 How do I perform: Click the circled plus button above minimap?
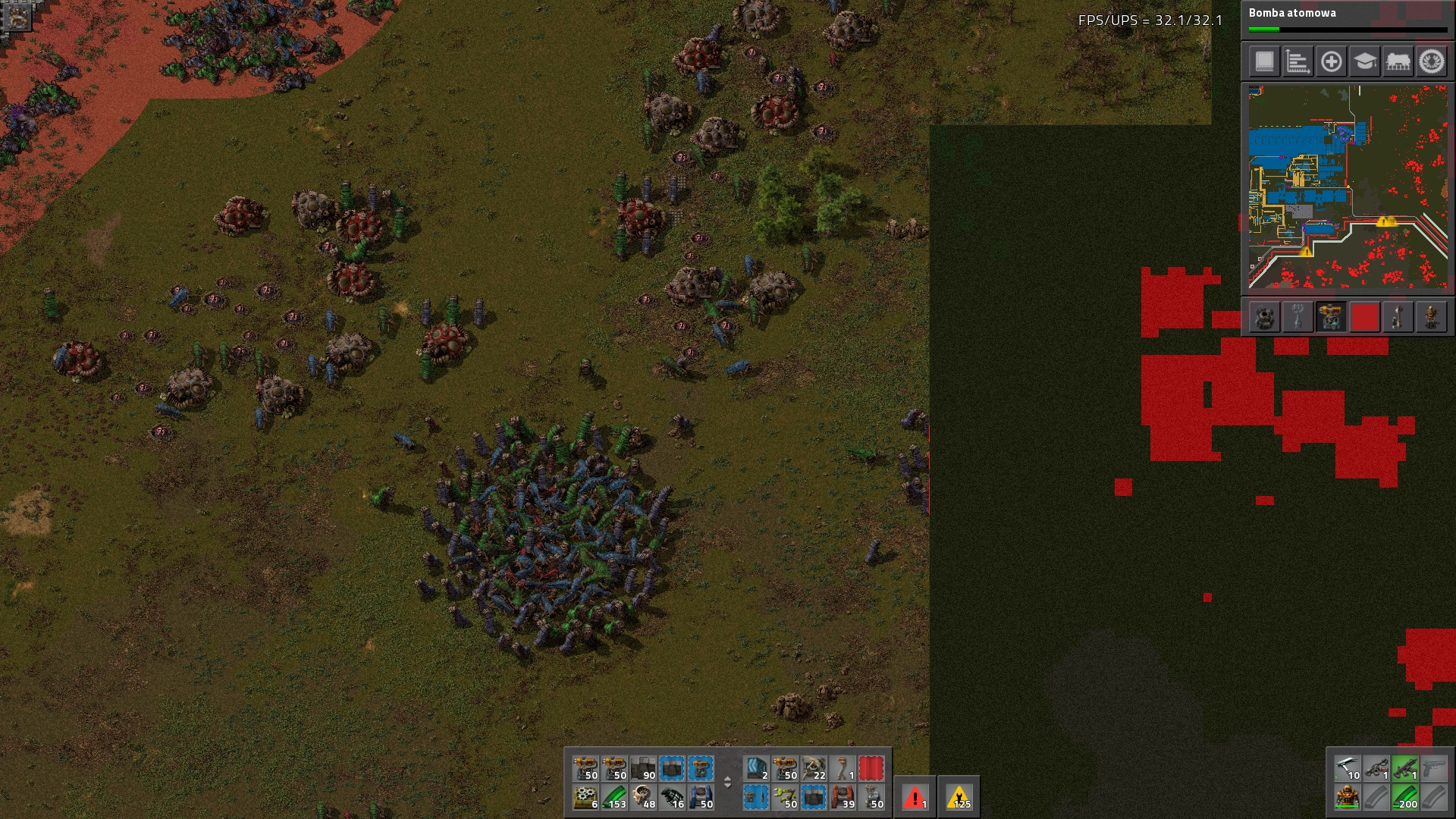pos(1331,61)
